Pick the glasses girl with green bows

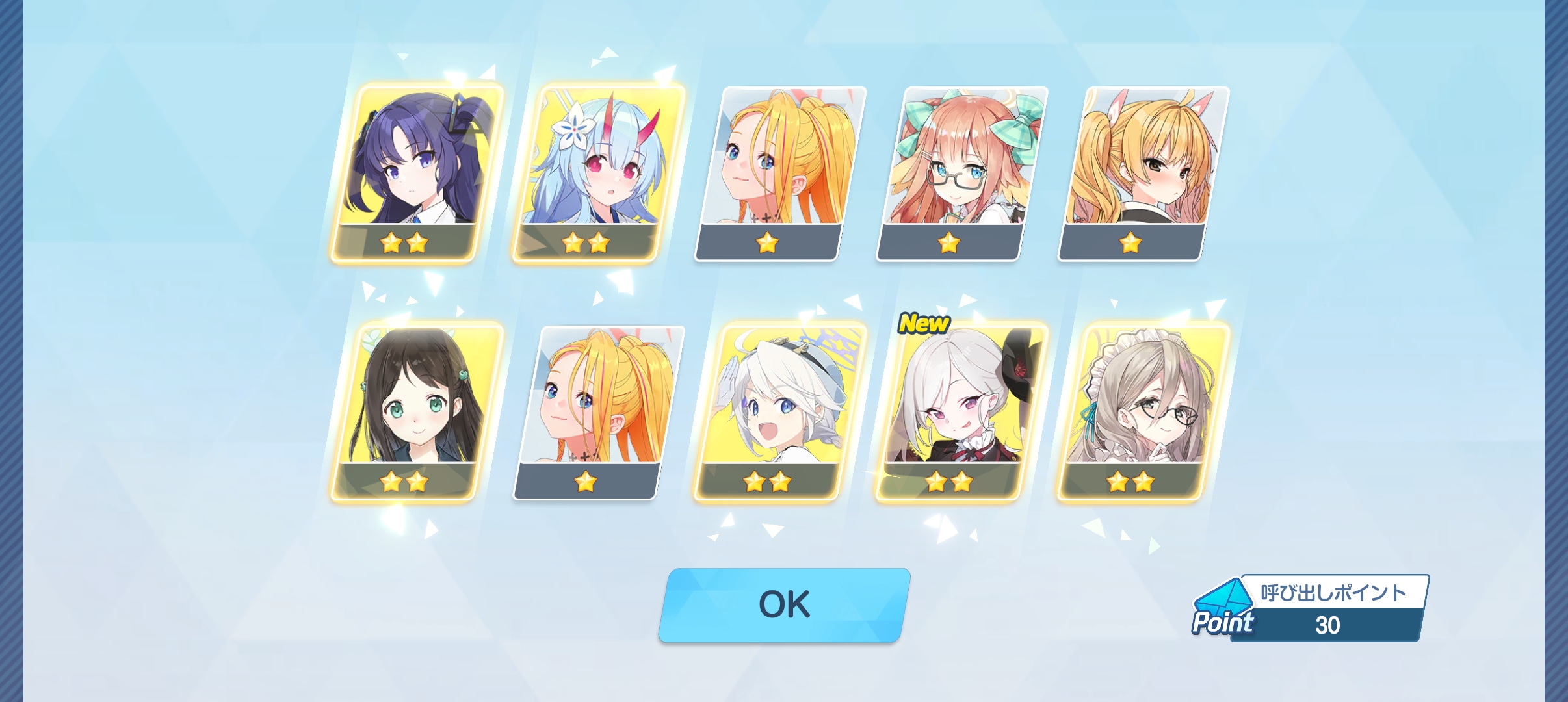962,172
